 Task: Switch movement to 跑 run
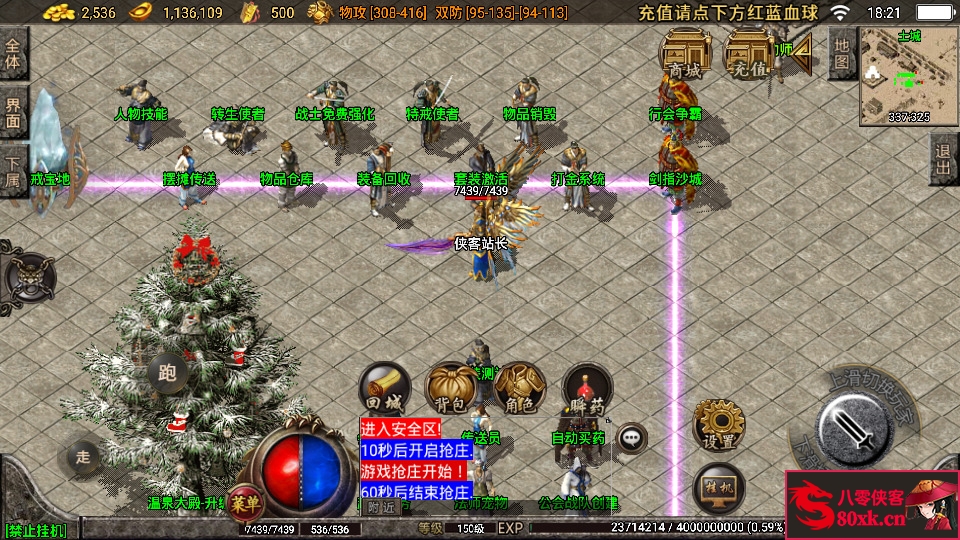coord(167,374)
